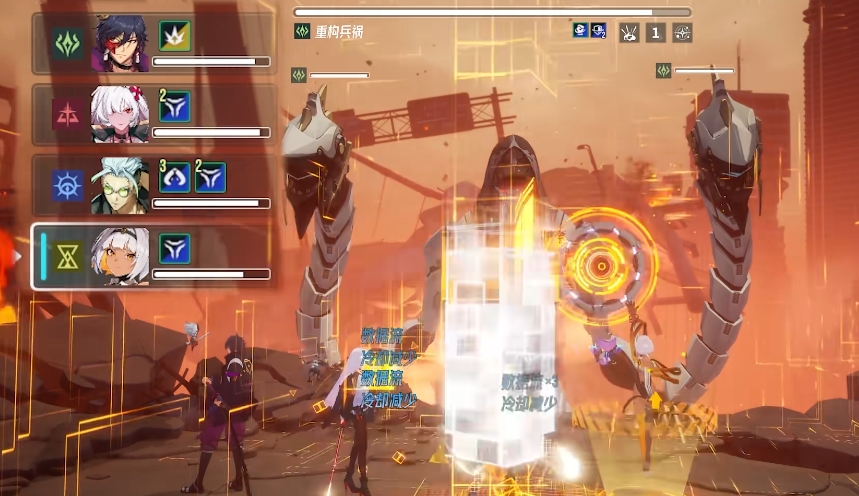Click the green crown buff on eyepatch character
Image resolution: width=859 pixels, height=496 pixels.
click(x=175, y=35)
